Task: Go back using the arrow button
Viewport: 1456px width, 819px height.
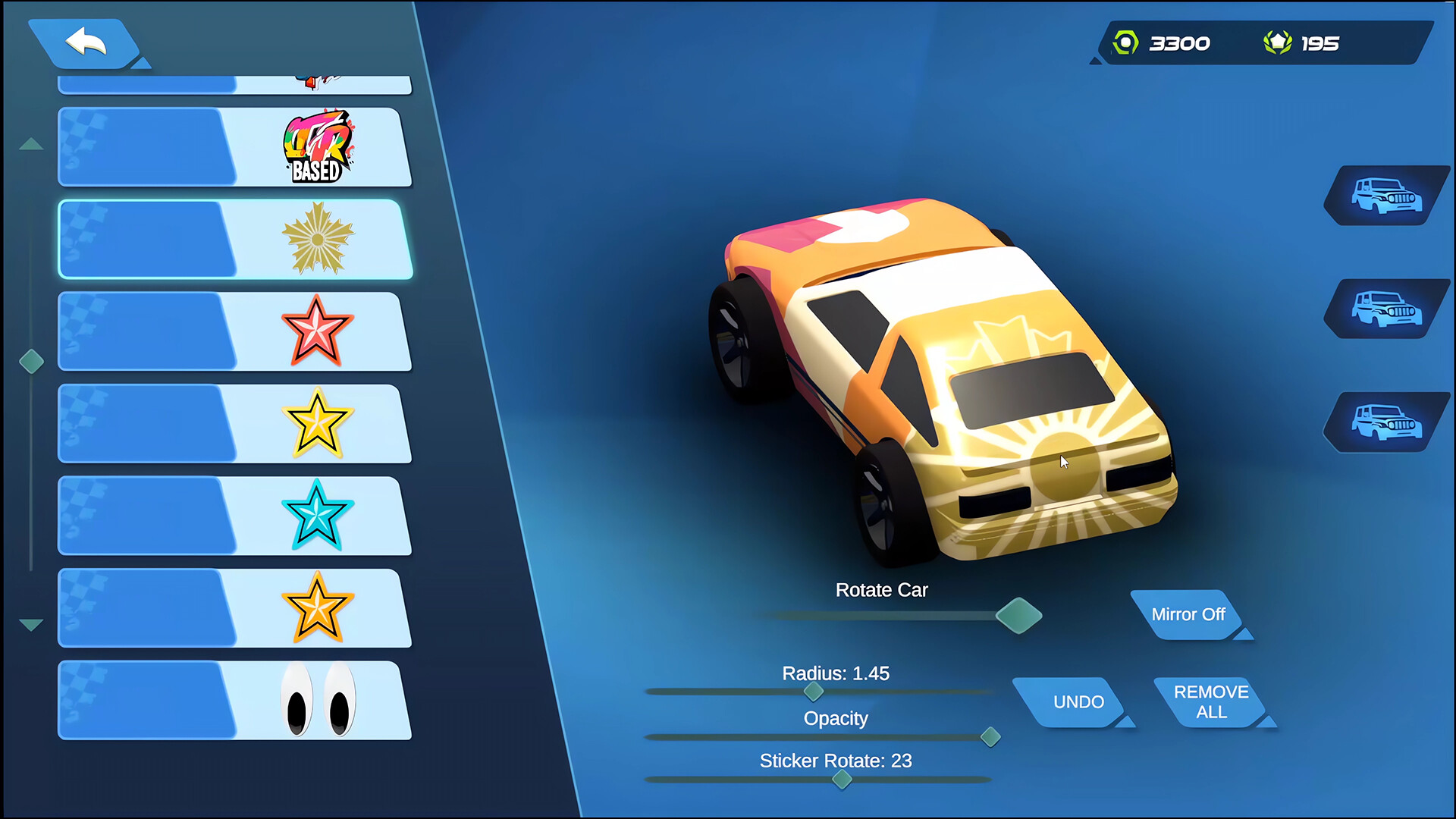Action: coord(86,43)
